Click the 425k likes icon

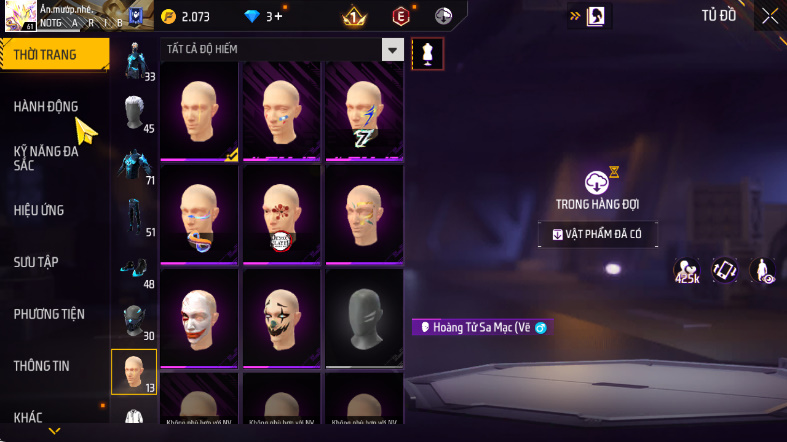pos(687,270)
